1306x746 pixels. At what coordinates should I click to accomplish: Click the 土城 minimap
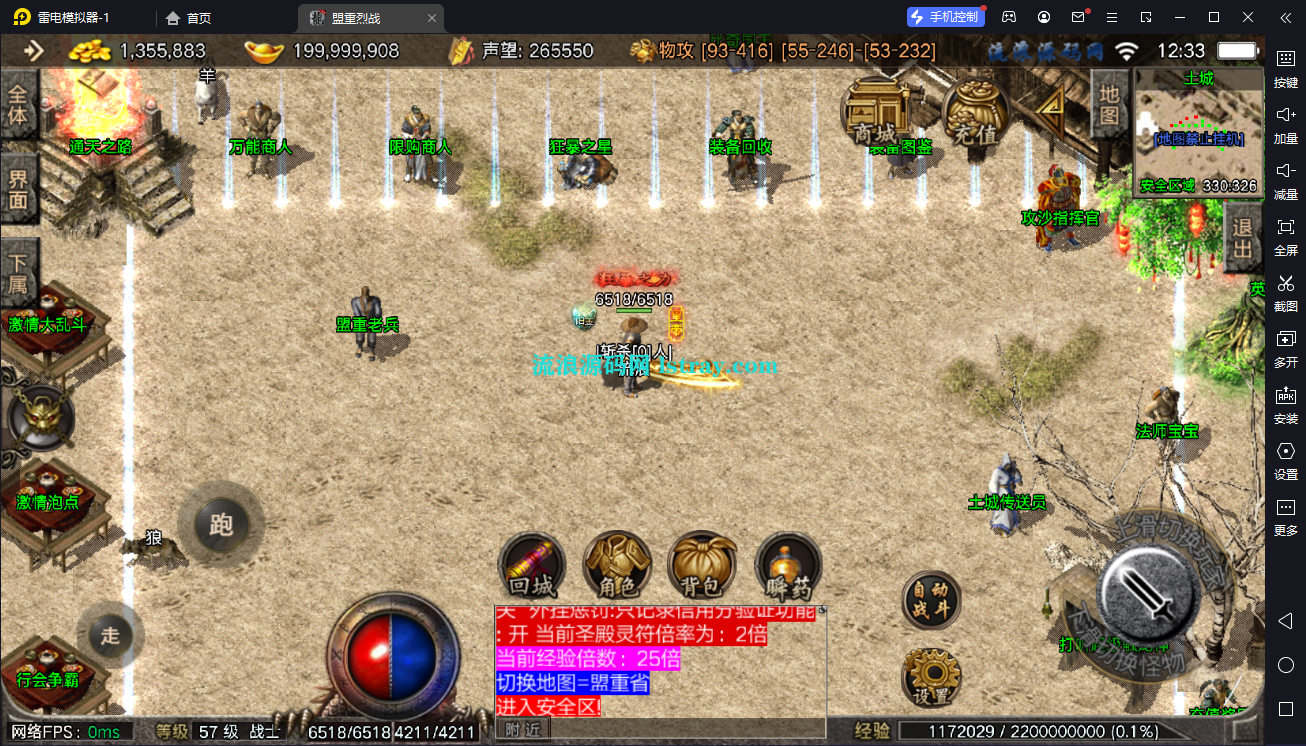coord(1197,131)
